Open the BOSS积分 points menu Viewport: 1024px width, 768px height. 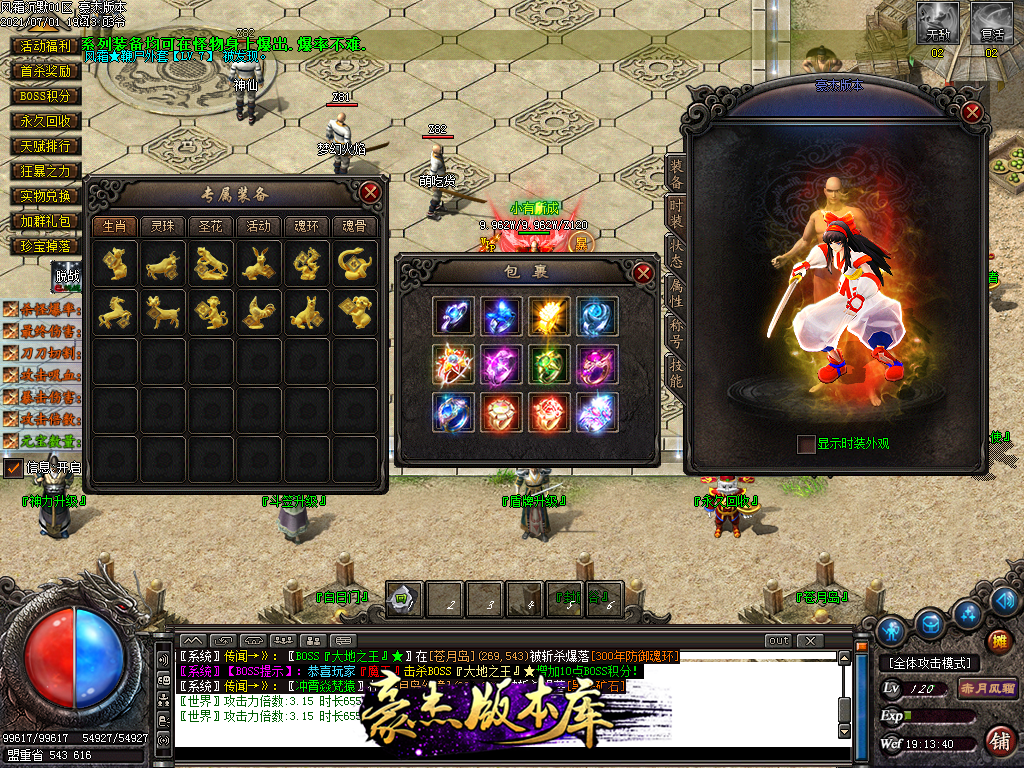[46, 96]
